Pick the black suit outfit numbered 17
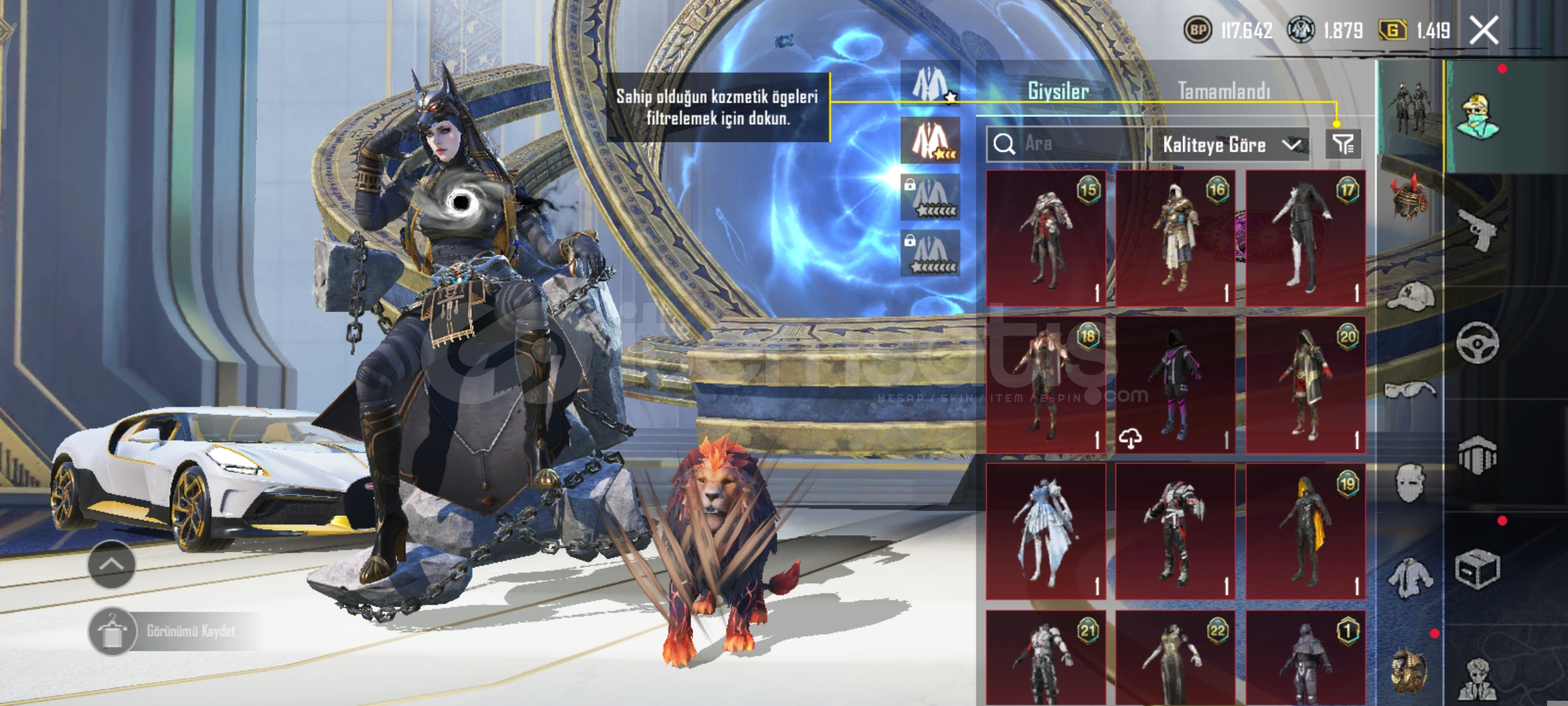 point(1305,239)
